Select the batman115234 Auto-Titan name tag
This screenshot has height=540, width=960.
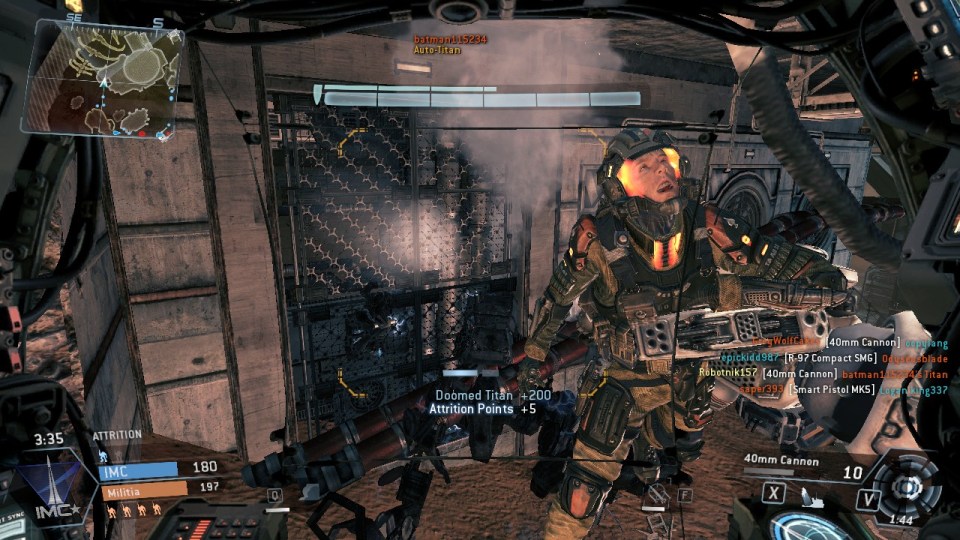[x=450, y=44]
